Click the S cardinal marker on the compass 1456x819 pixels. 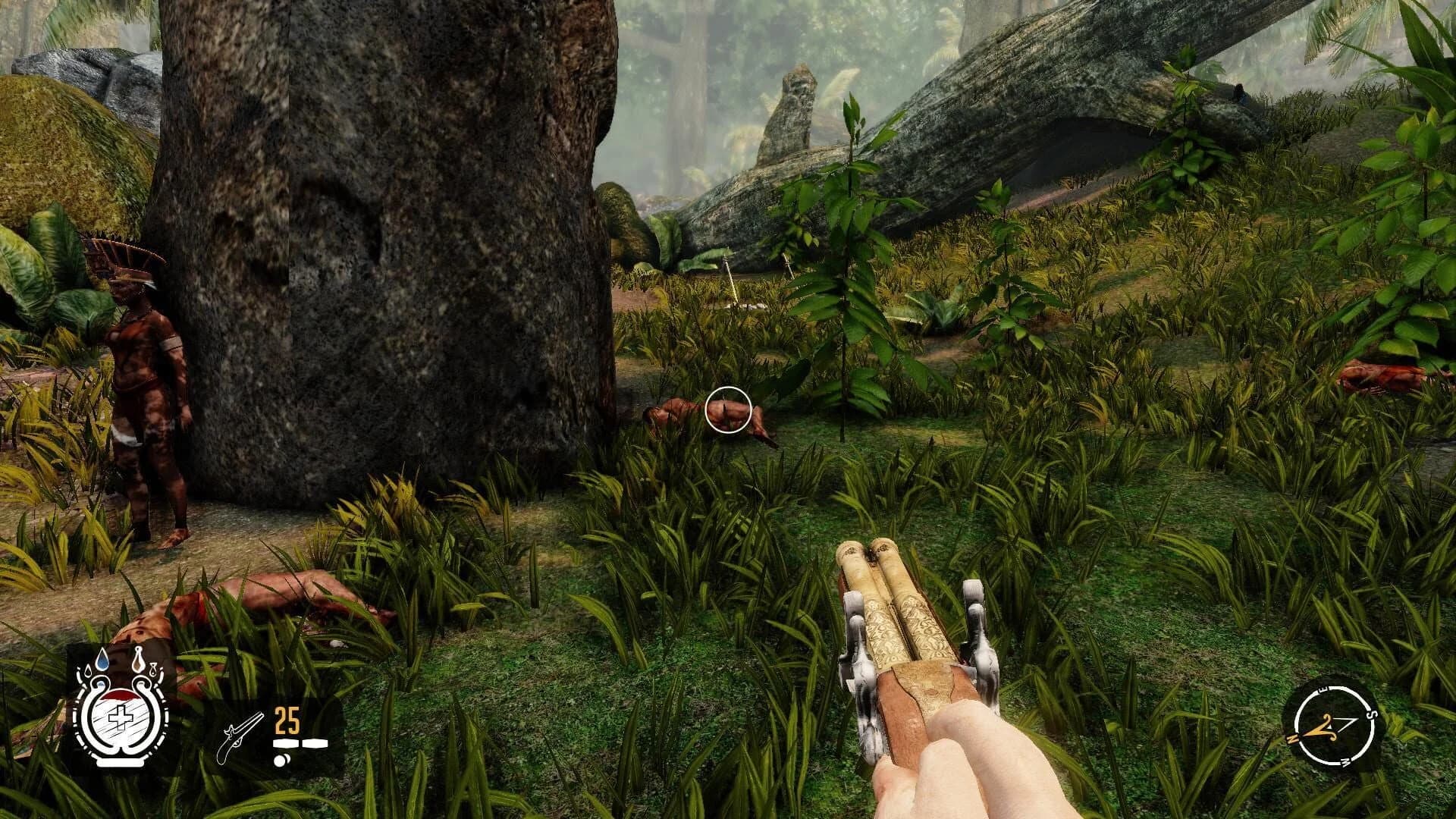pyautogui.click(x=1371, y=714)
